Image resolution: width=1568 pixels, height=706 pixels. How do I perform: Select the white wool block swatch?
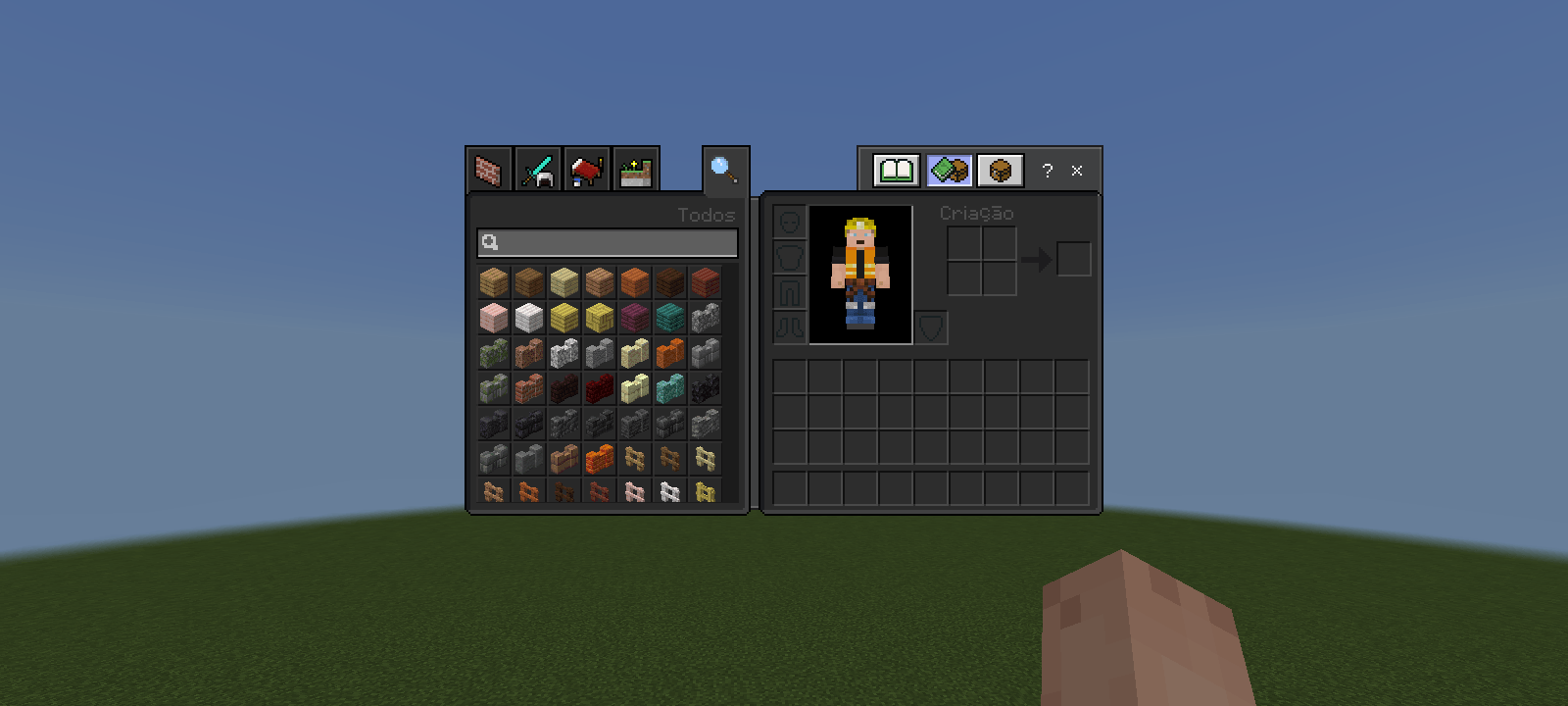[529, 317]
